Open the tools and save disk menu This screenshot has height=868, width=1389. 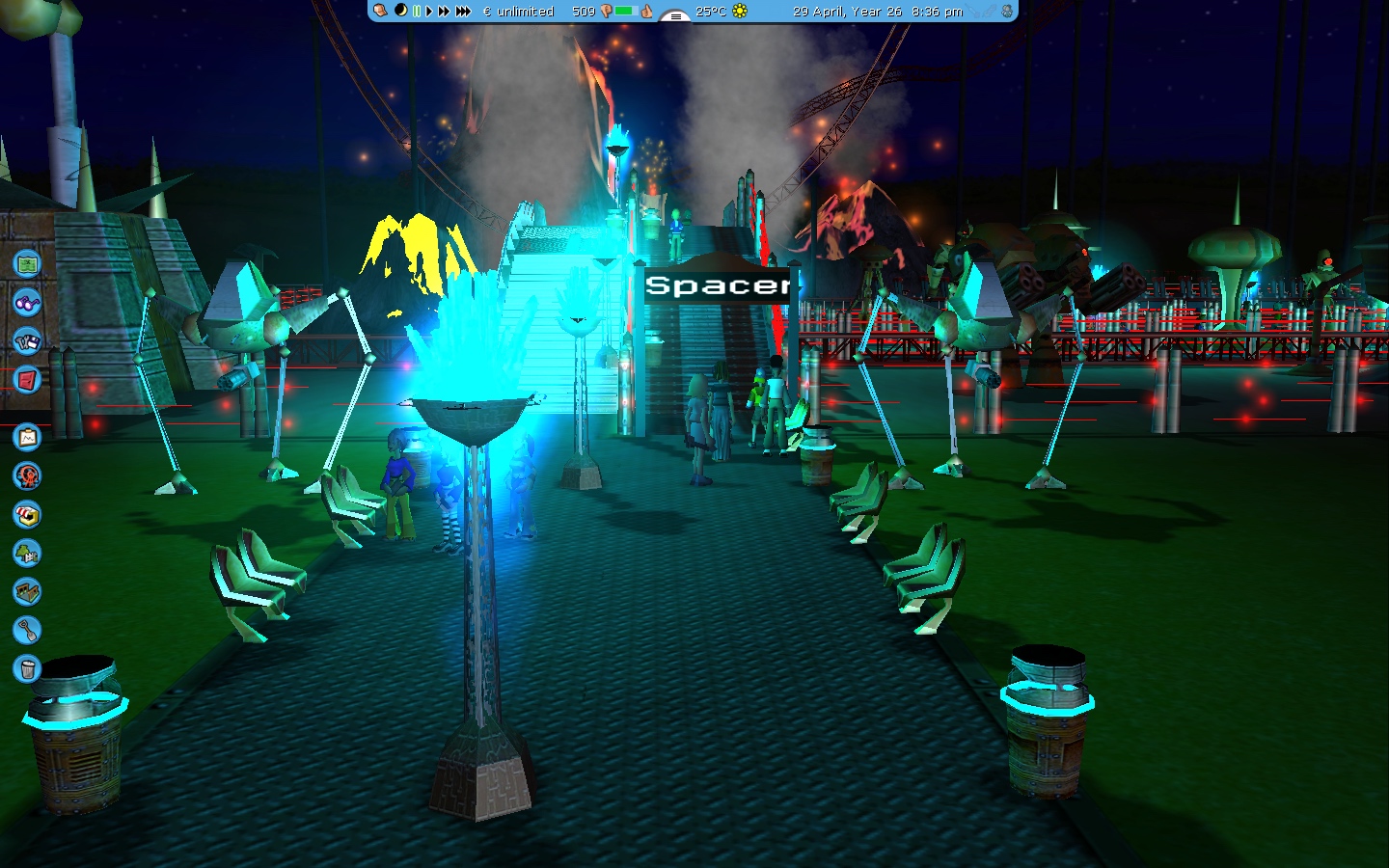pyautogui.click(x=27, y=340)
